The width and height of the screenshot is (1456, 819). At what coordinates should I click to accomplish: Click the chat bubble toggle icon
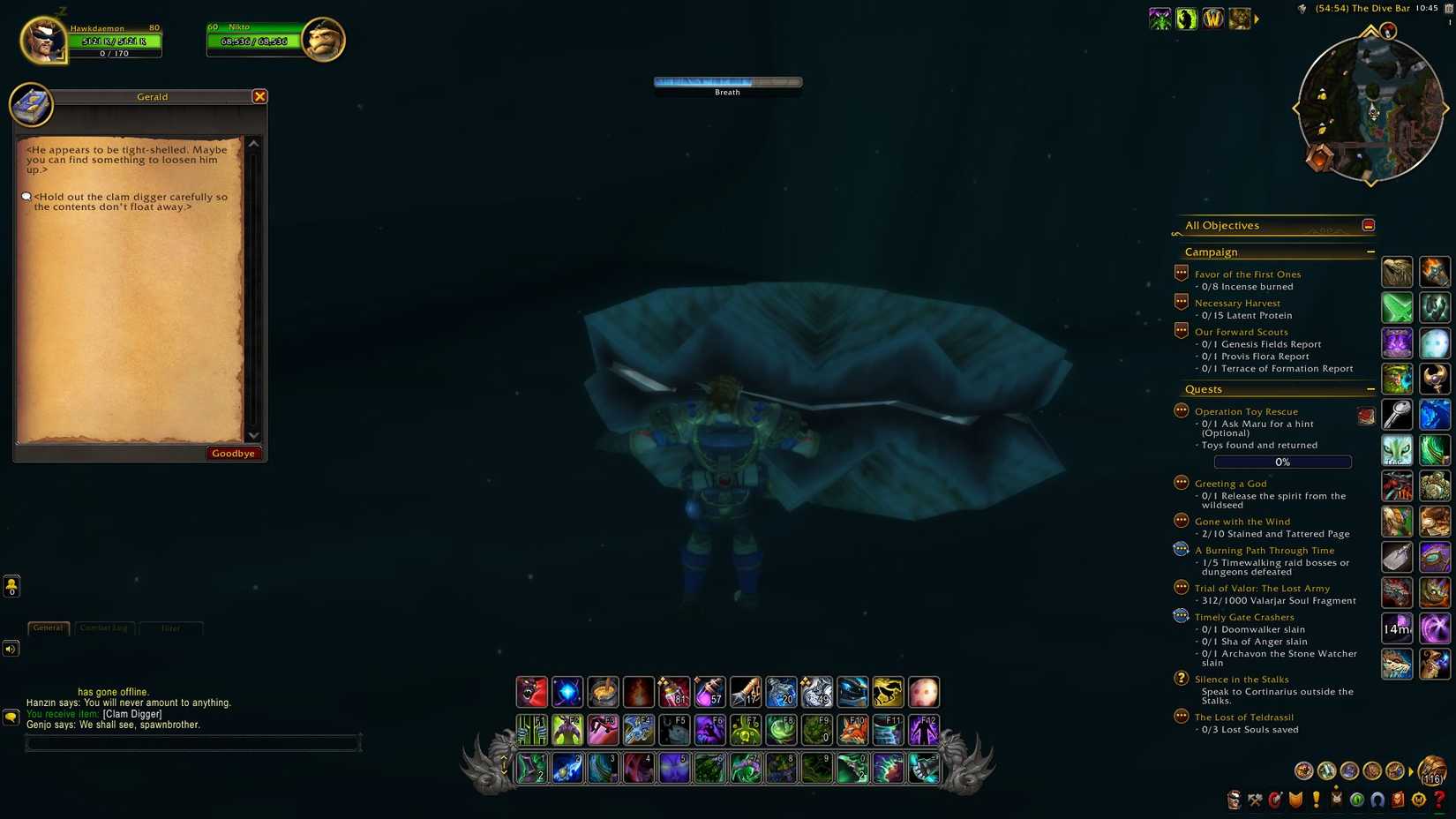[11, 717]
